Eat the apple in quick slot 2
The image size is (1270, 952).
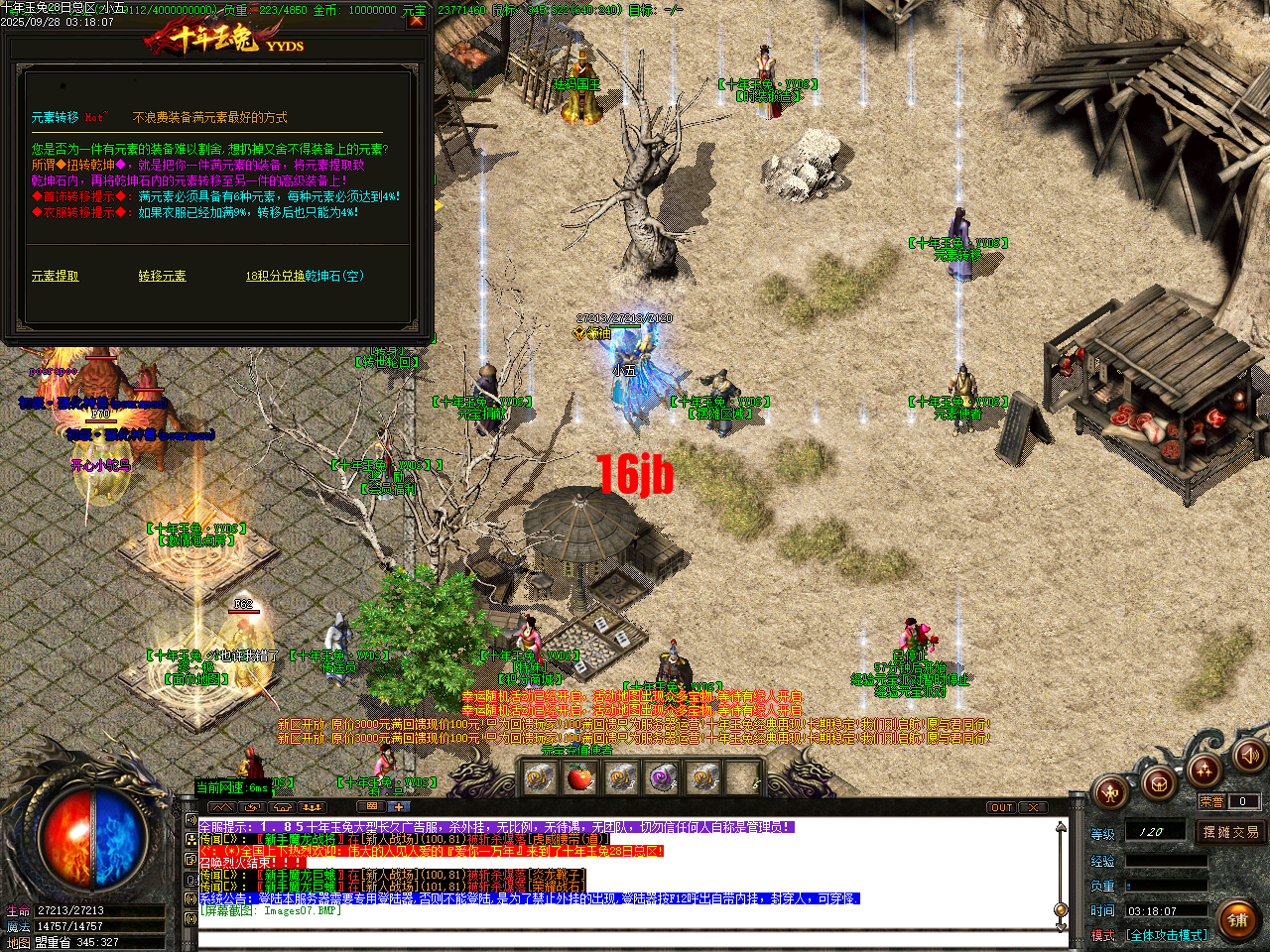click(579, 776)
